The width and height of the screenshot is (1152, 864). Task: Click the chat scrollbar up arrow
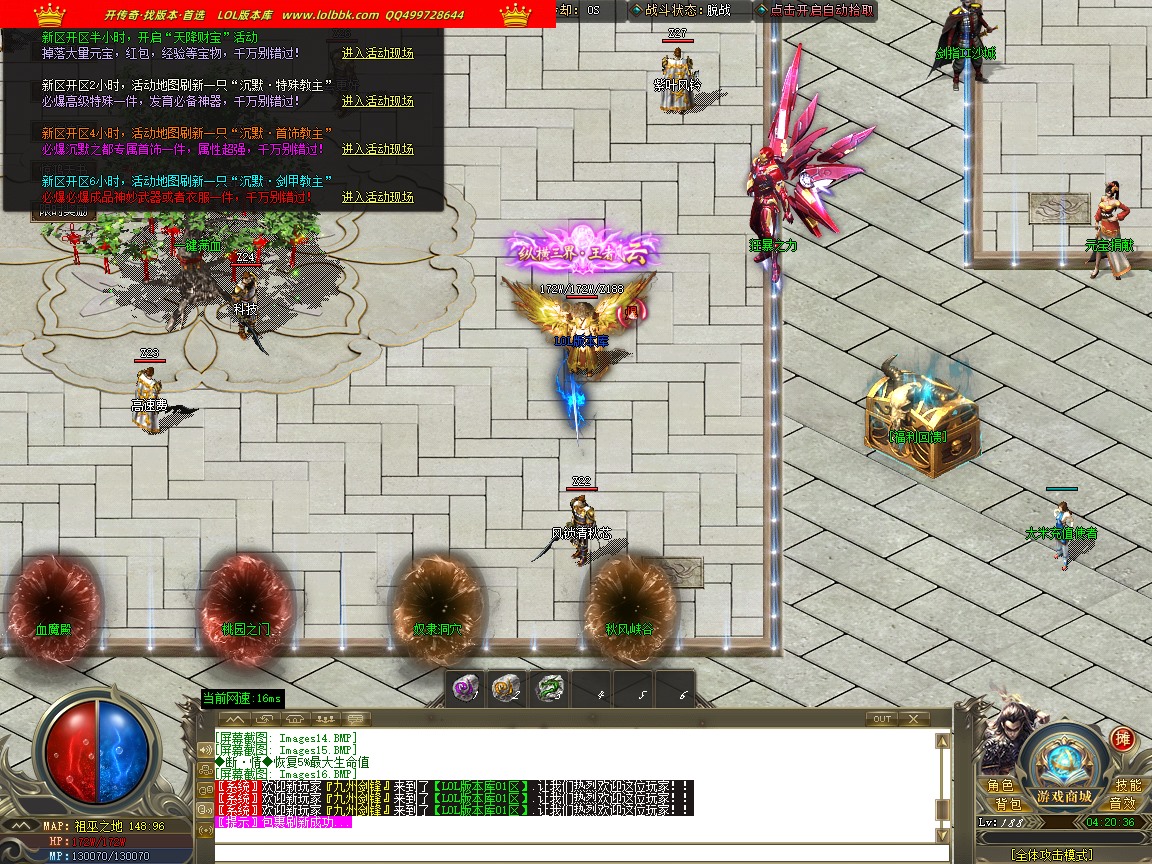pos(942,741)
